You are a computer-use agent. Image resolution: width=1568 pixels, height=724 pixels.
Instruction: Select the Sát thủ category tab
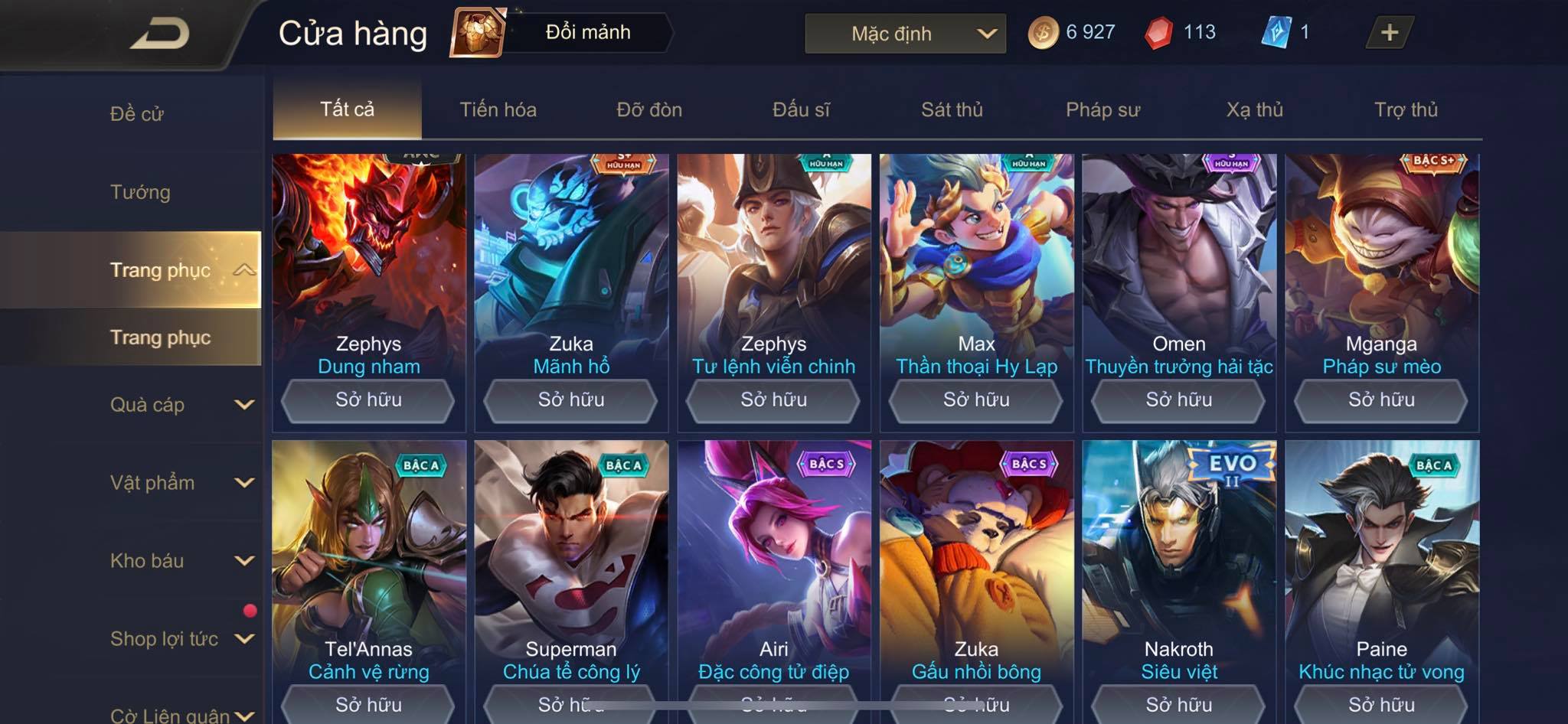tap(952, 109)
